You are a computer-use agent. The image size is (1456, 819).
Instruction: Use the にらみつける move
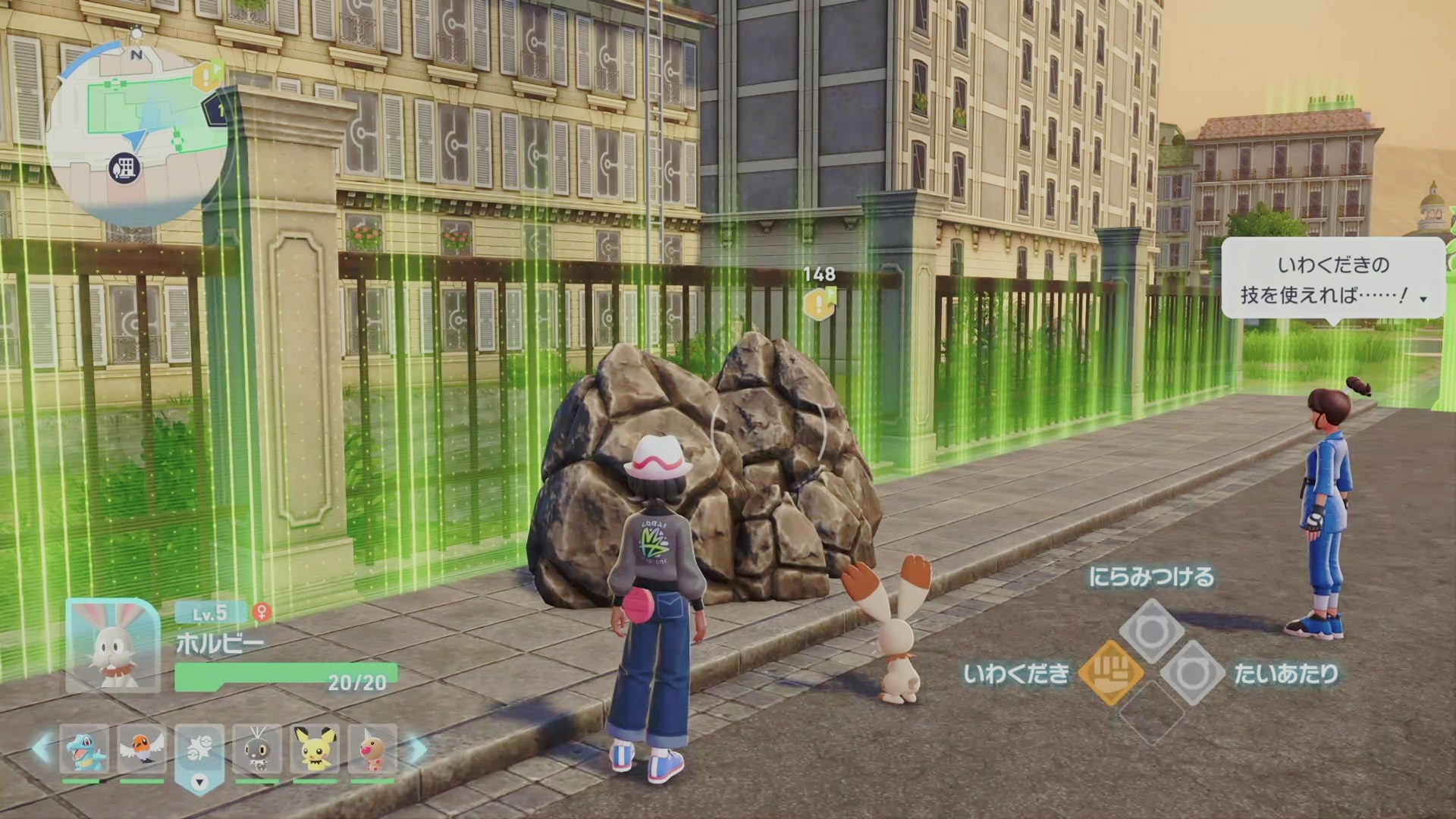point(1151,630)
